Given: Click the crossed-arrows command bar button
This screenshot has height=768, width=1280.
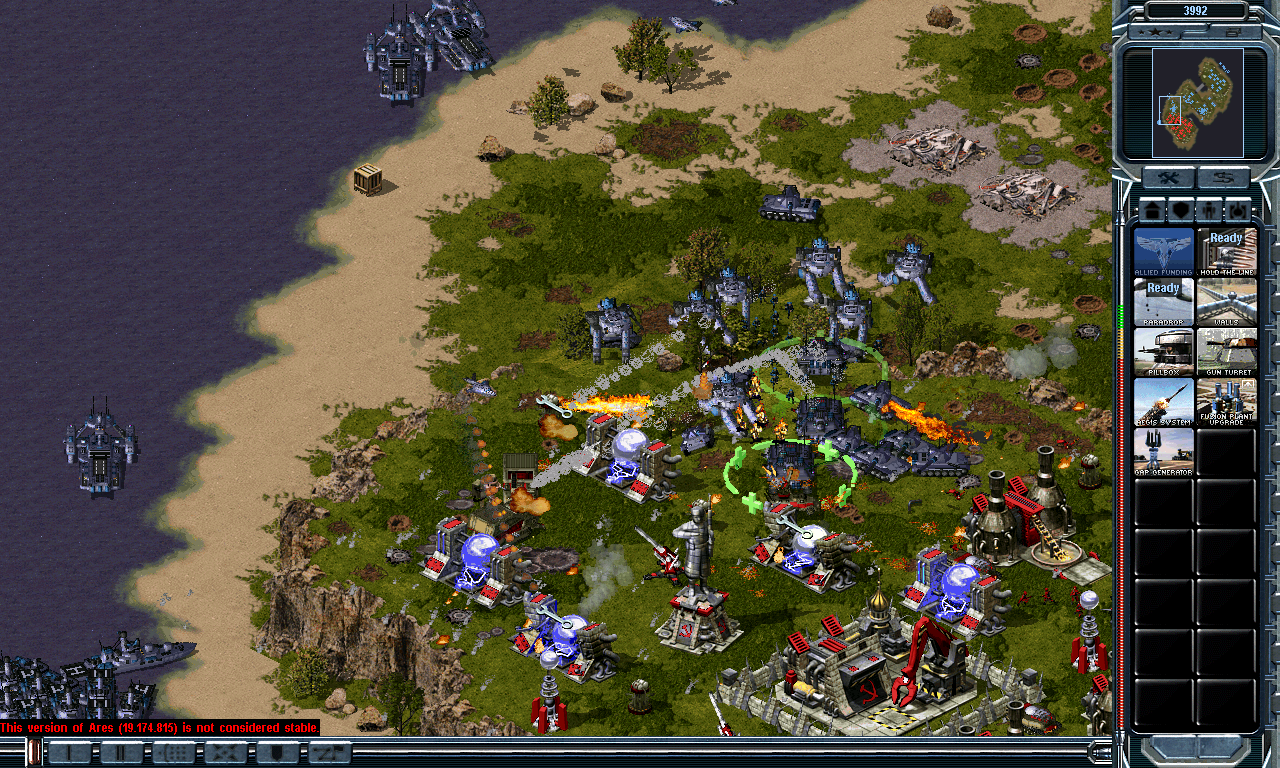Looking at the screenshot, I should (226, 753).
